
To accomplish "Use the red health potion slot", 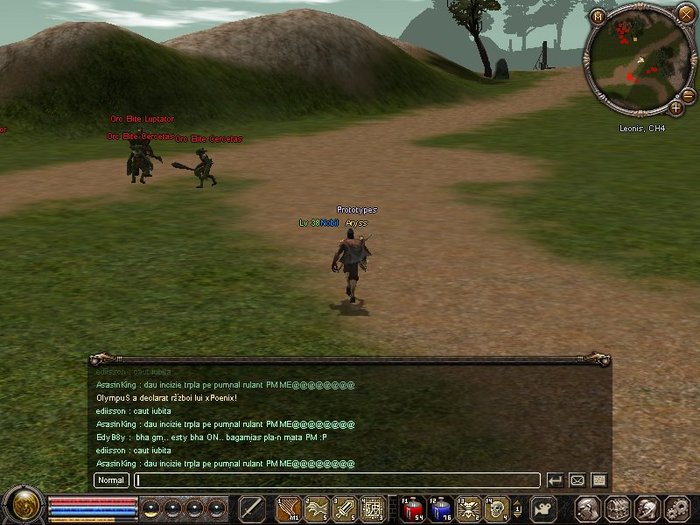I will [412, 508].
